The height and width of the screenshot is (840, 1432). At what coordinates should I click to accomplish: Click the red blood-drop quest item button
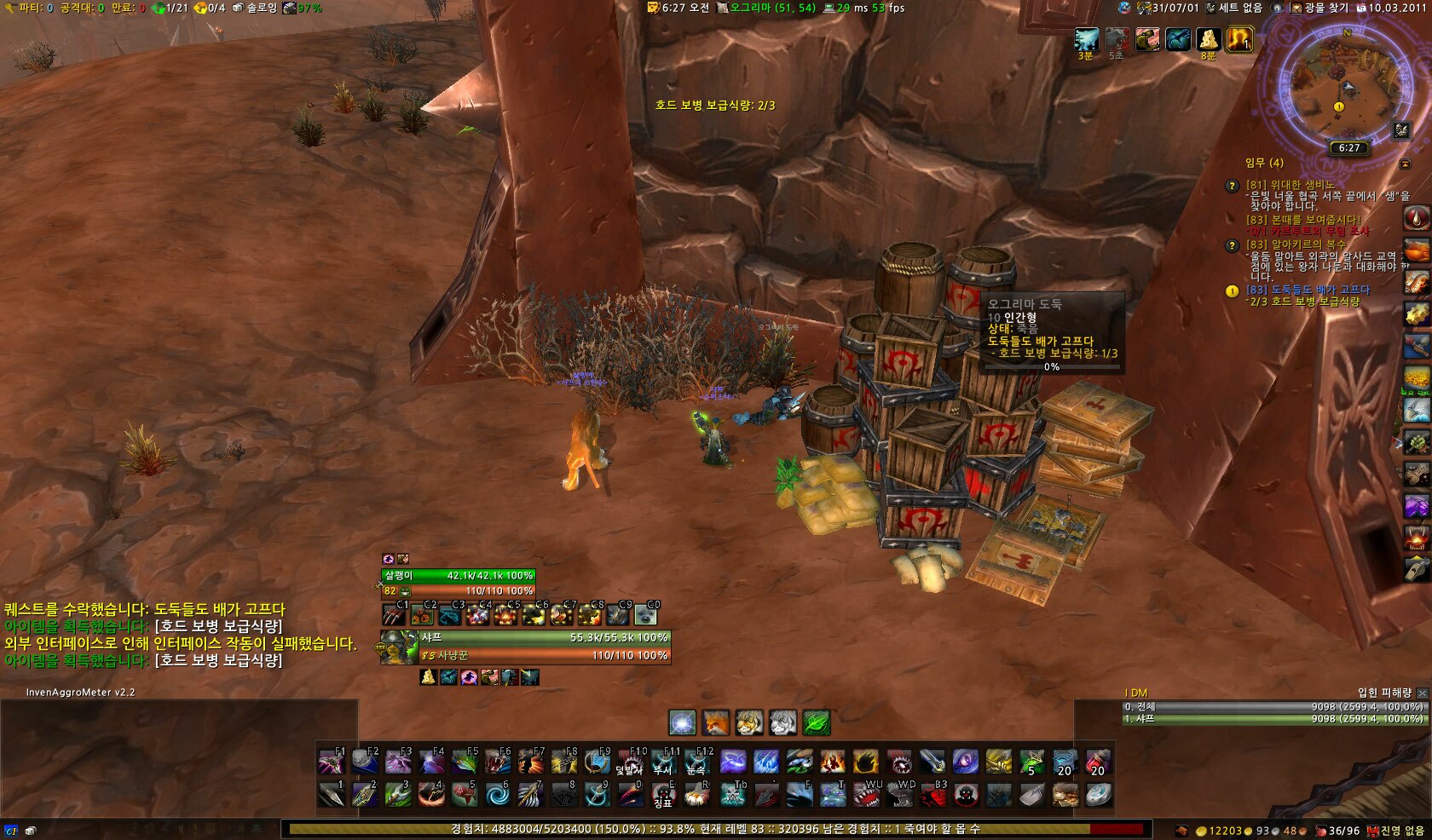(x=1416, y=218)
